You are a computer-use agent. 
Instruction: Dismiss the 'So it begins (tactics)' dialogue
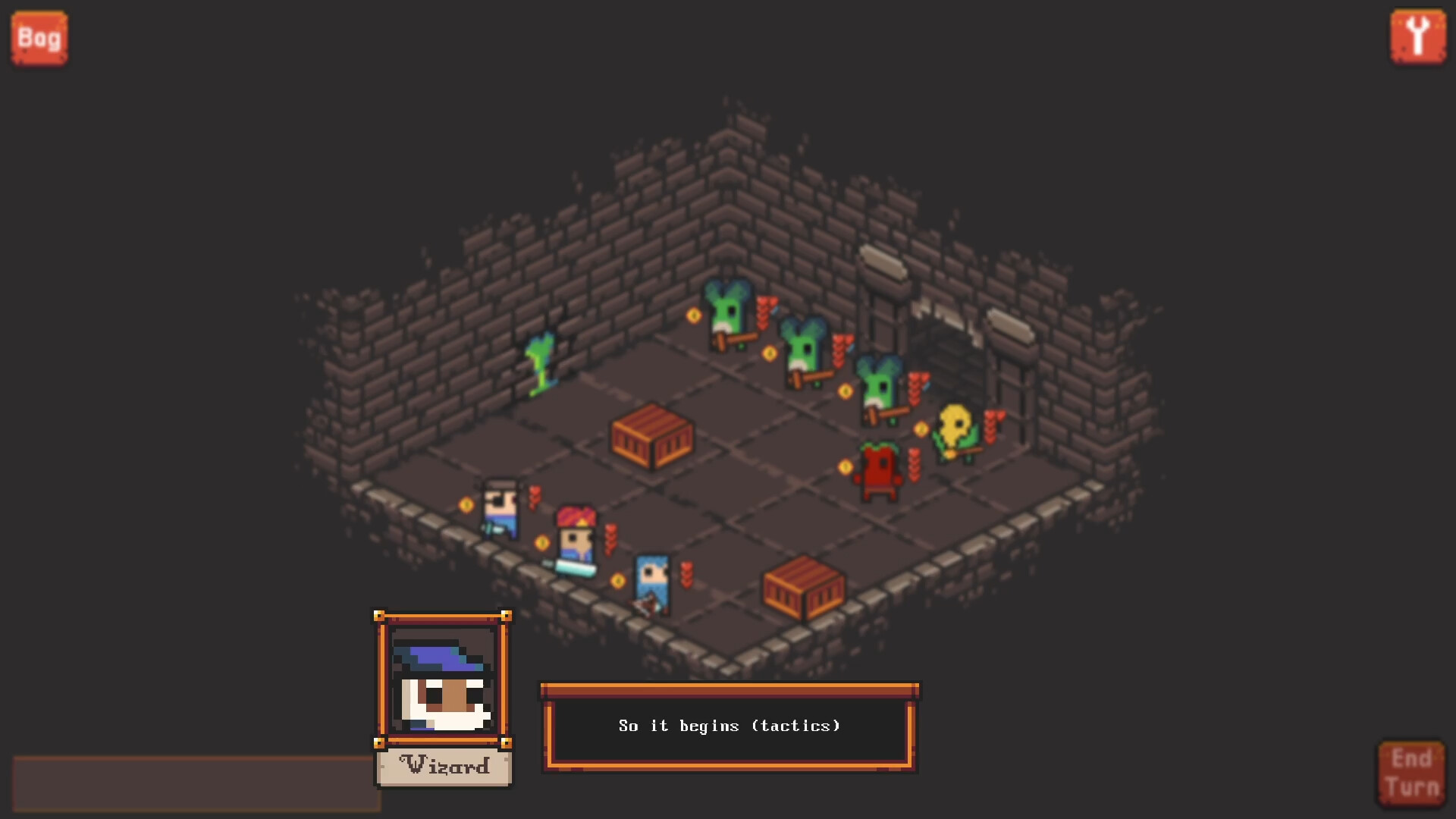(x=728, y=726)
